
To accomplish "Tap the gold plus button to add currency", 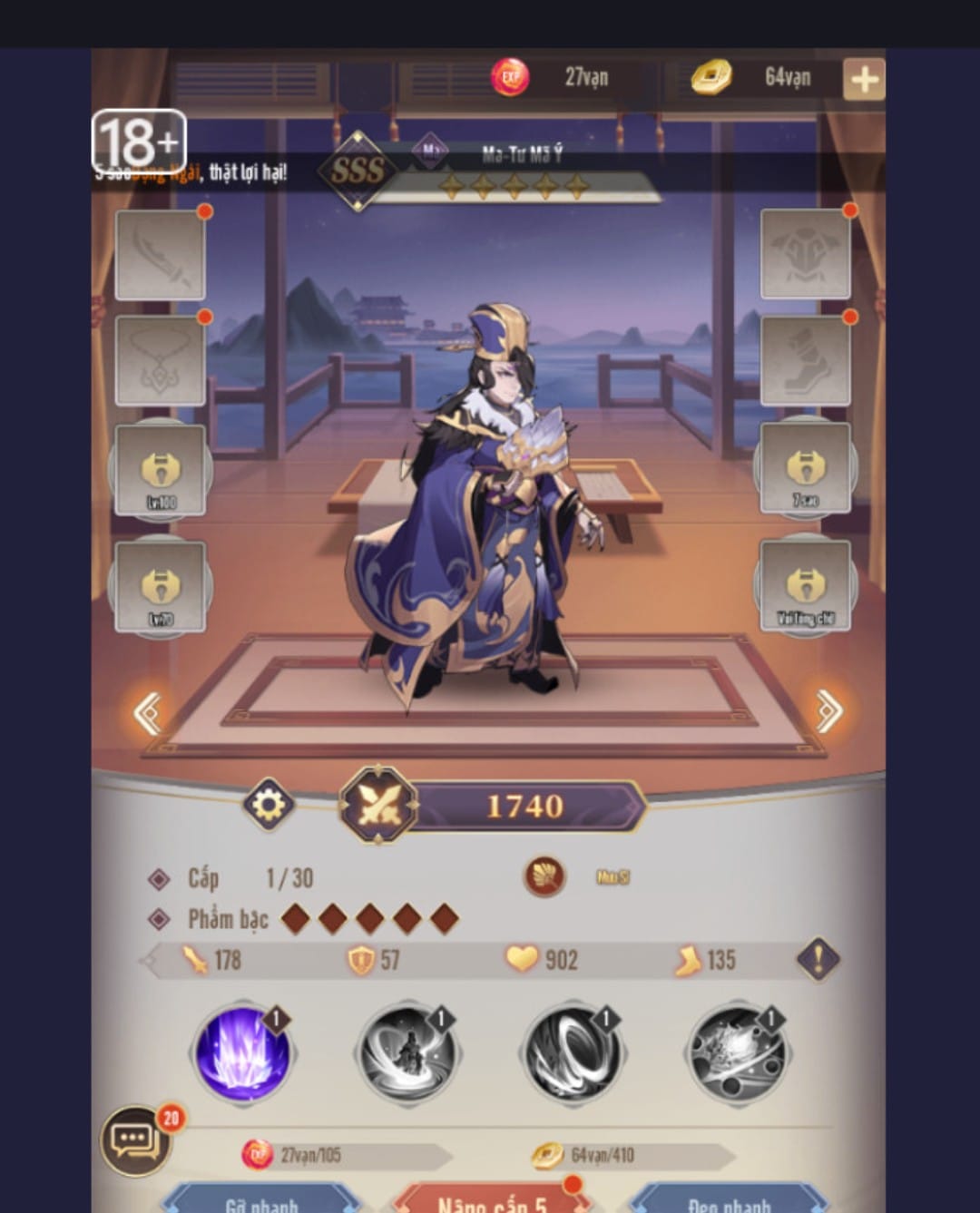I will click(863, 79).
